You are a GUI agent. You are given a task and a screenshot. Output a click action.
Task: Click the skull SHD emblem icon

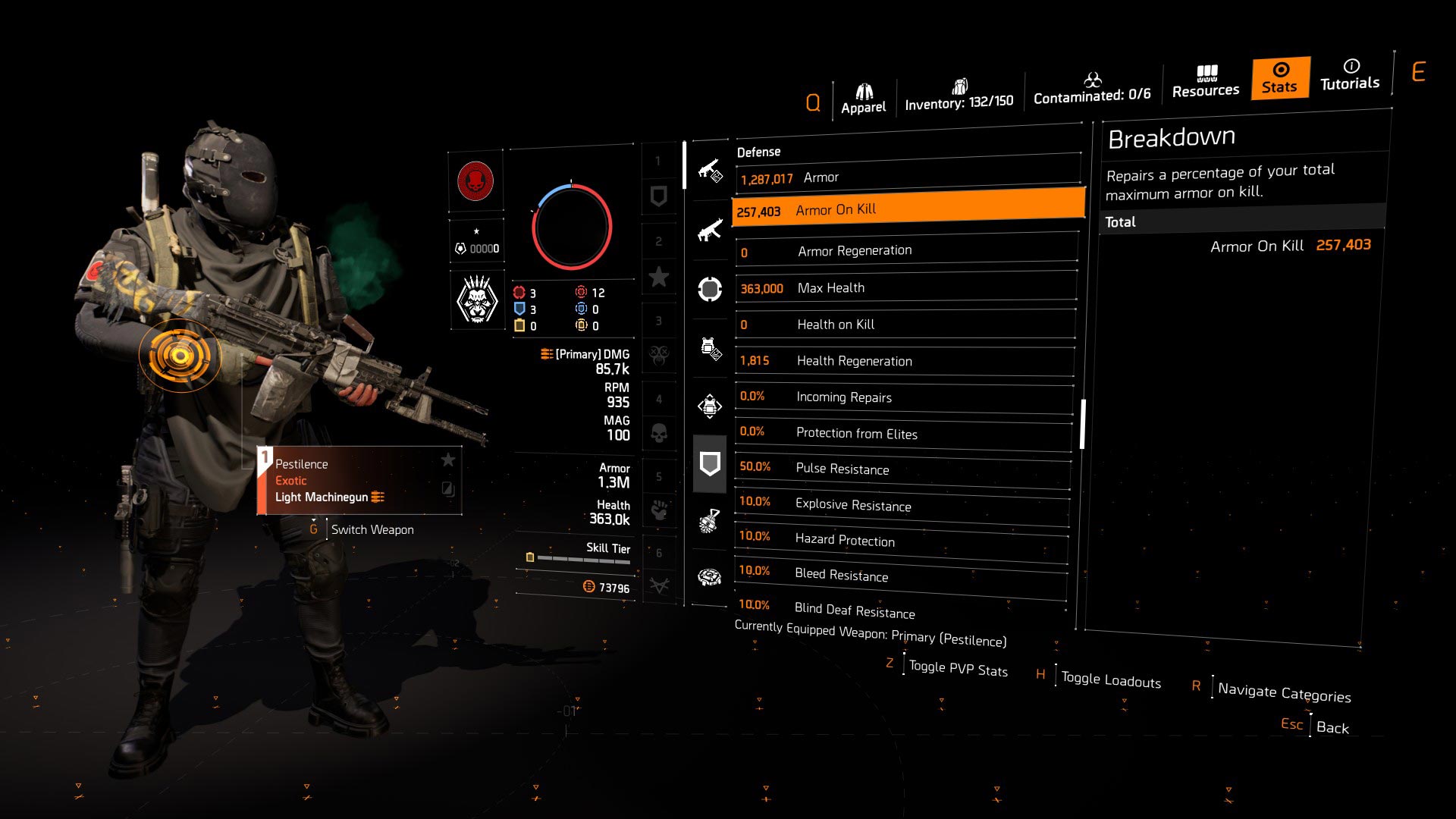[476, 298]
